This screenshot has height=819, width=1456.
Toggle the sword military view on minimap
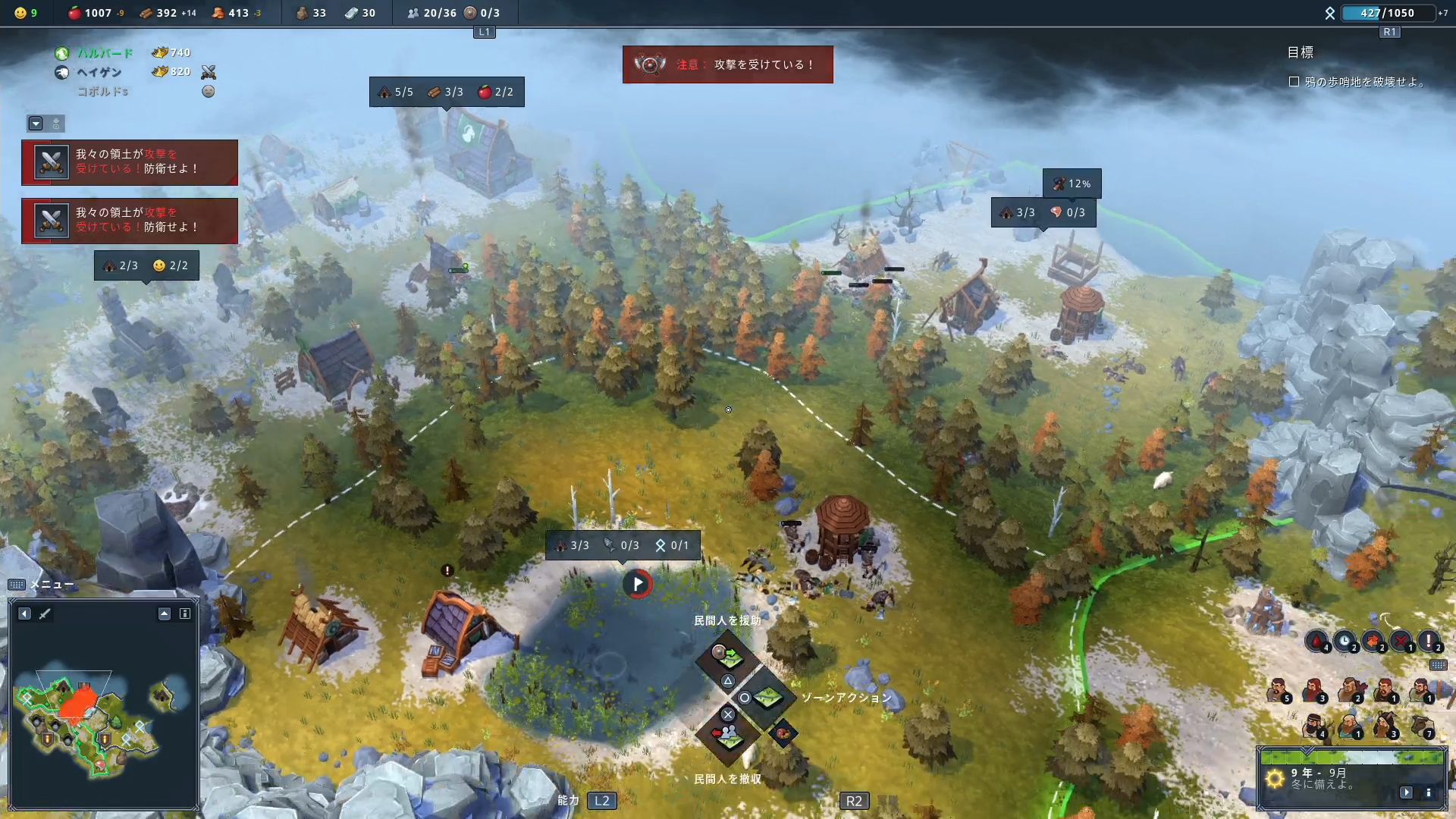tap(45, 613)
